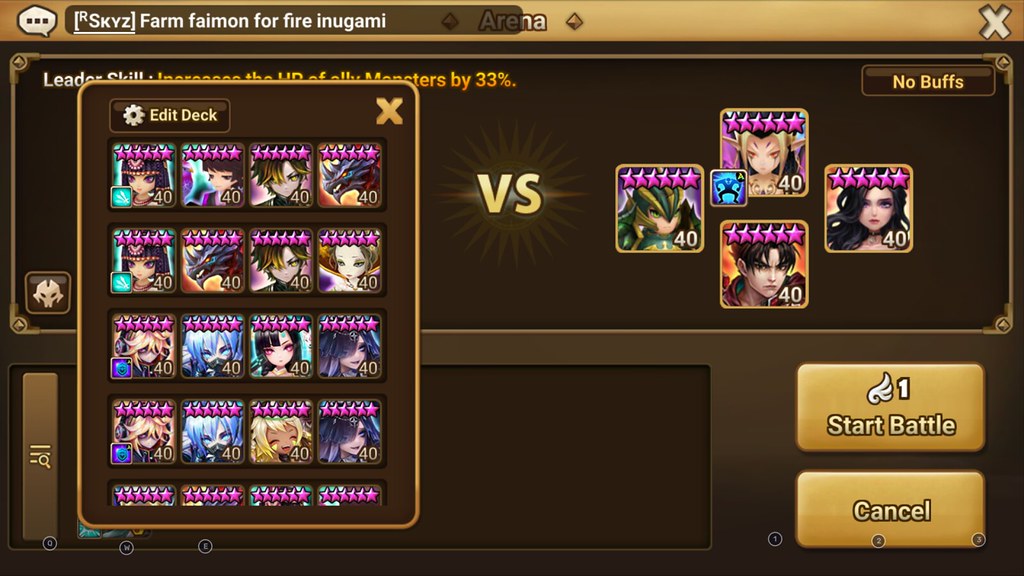Screen dimensions: 1024x576
Task: Cancel the arena battle
Action: coord(890,510)
